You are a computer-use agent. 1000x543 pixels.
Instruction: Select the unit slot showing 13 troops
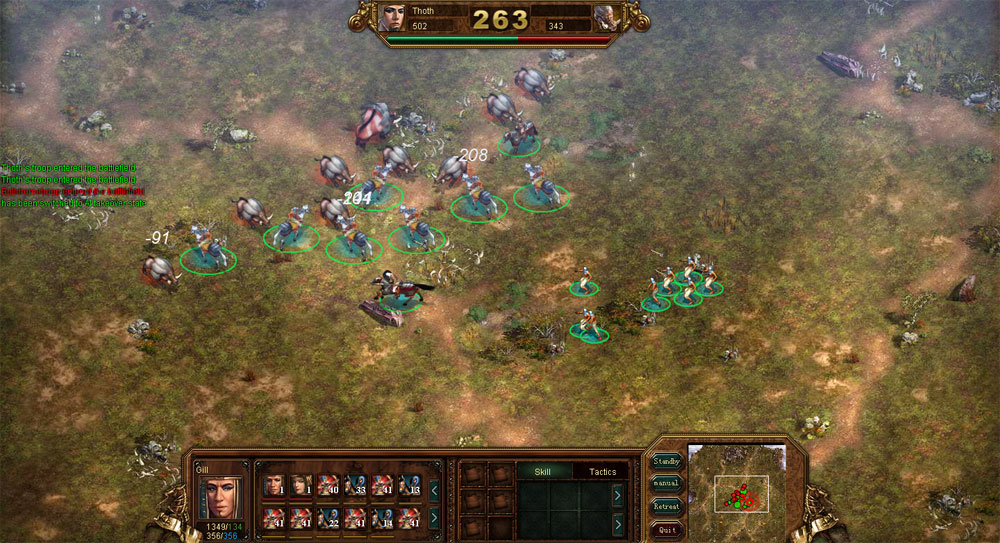point(410,486)
